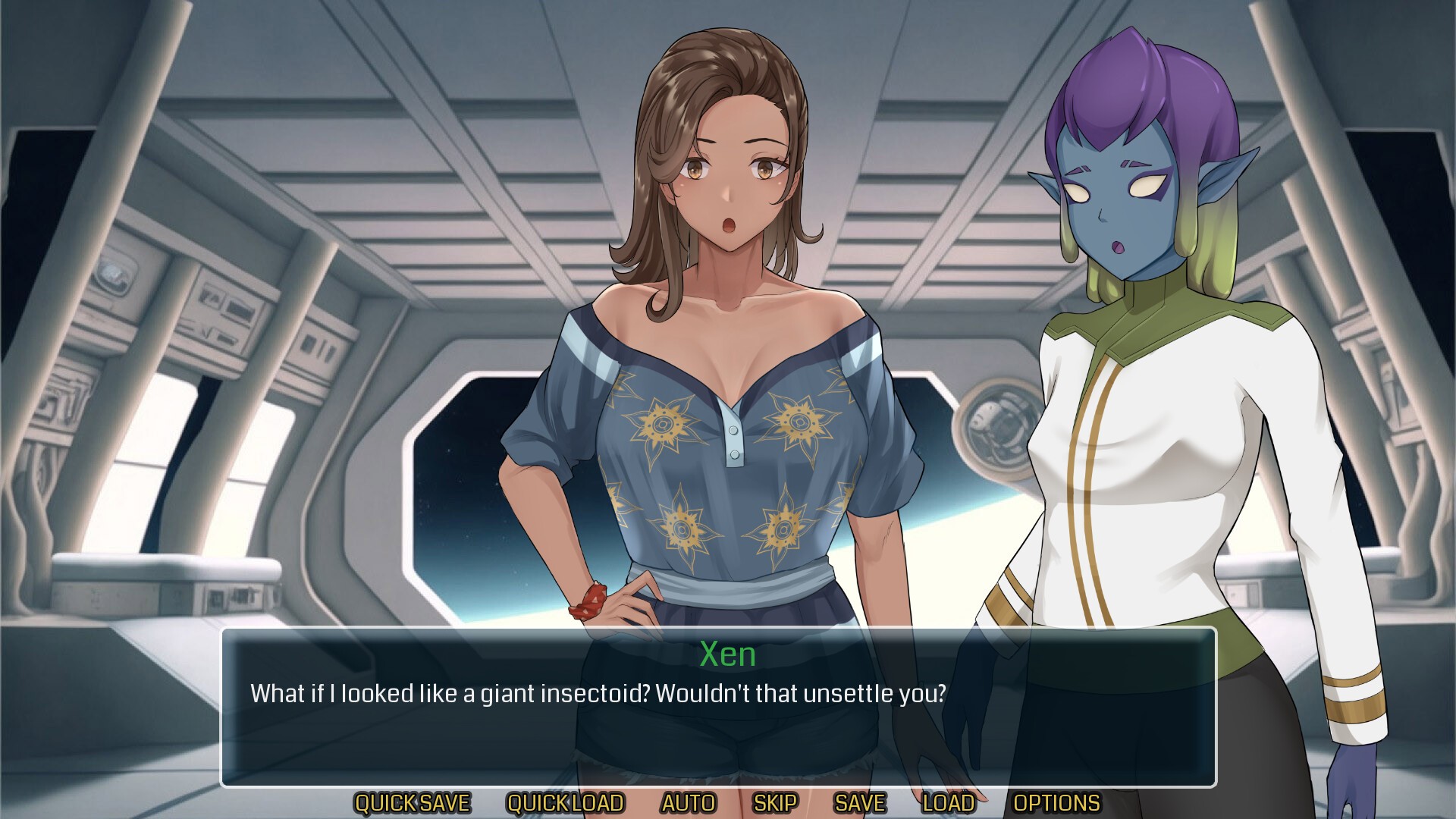Open the SAVE screen

859,802
